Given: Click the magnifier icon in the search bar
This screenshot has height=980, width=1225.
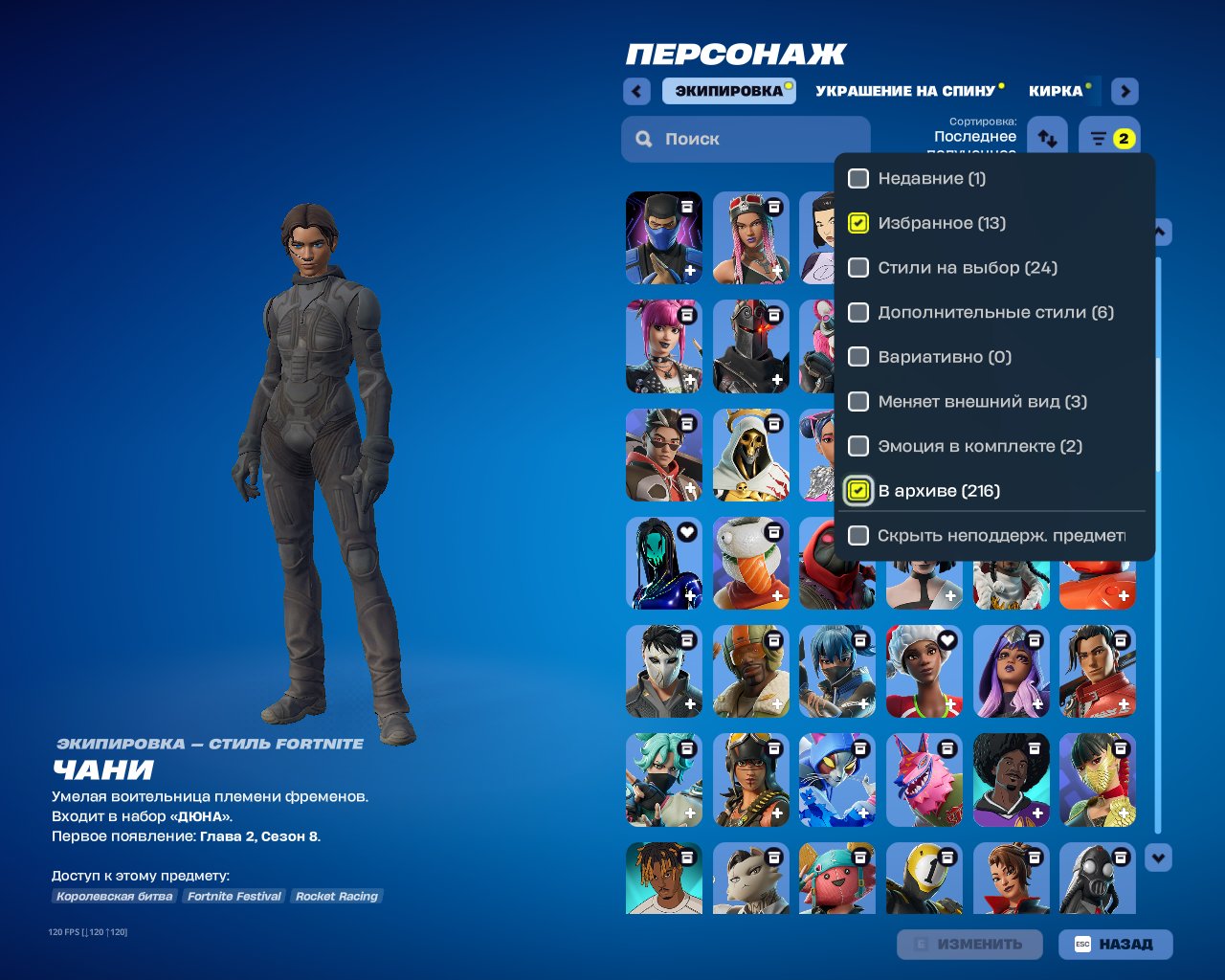Looking at the screenshot, I should point(643,139).
